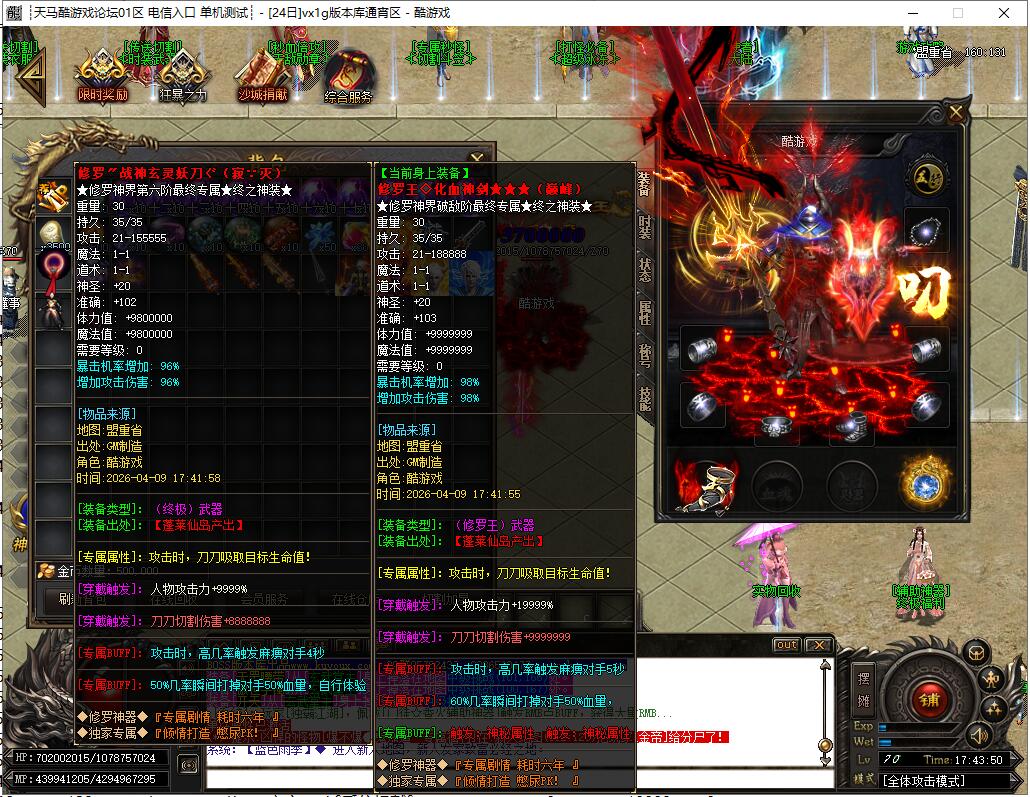Open the 限时奖励 timed reward icon

(102, 75)
